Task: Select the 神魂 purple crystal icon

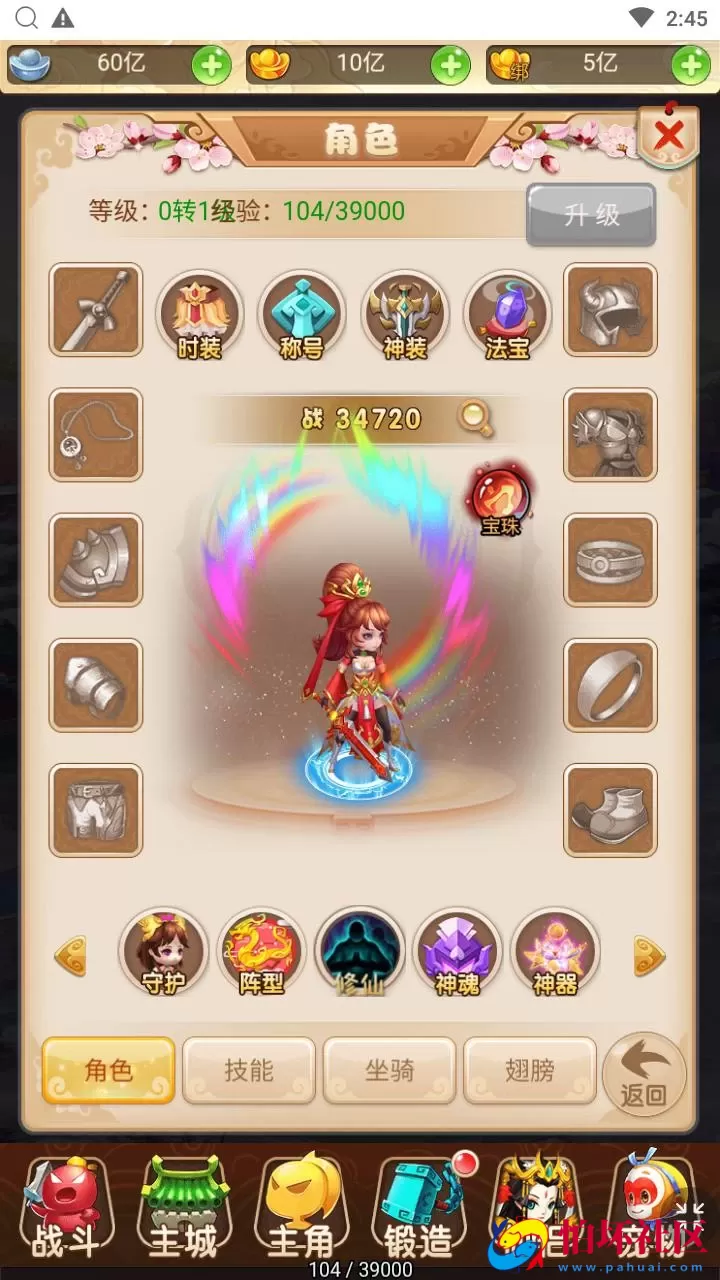Action: pos(457,953)
